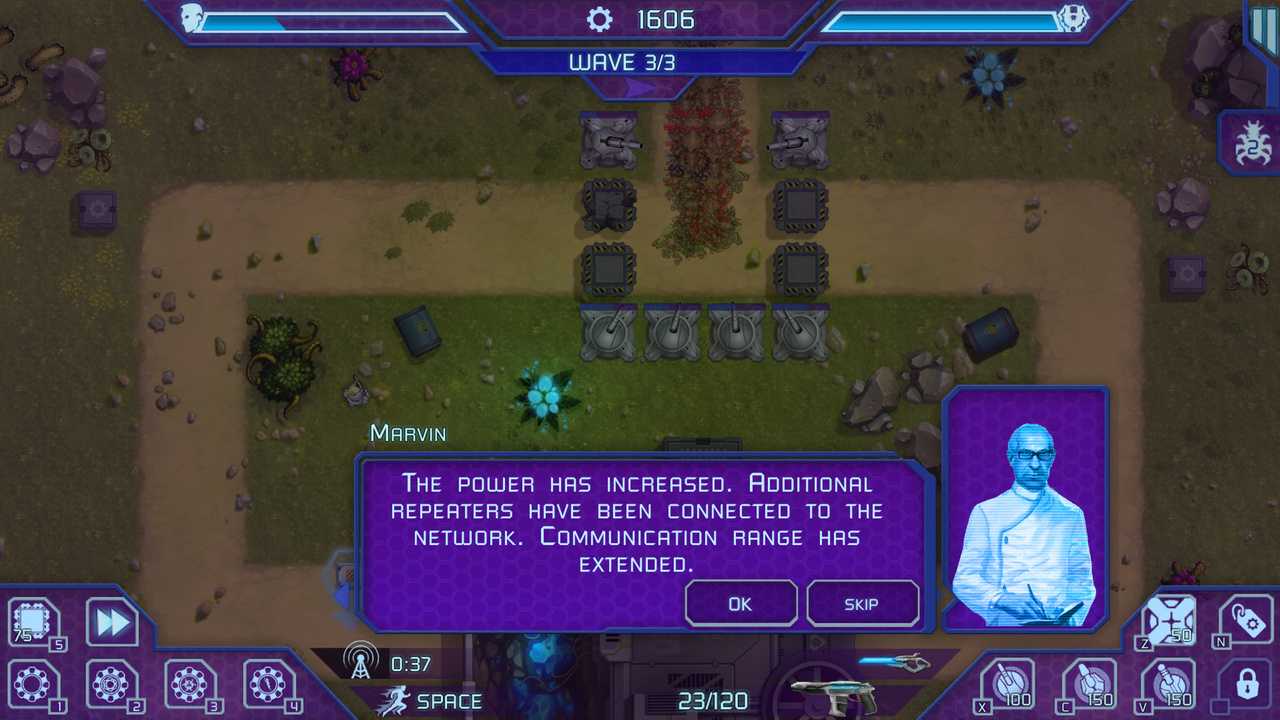Click the gear currency counter

coord(640,19)
